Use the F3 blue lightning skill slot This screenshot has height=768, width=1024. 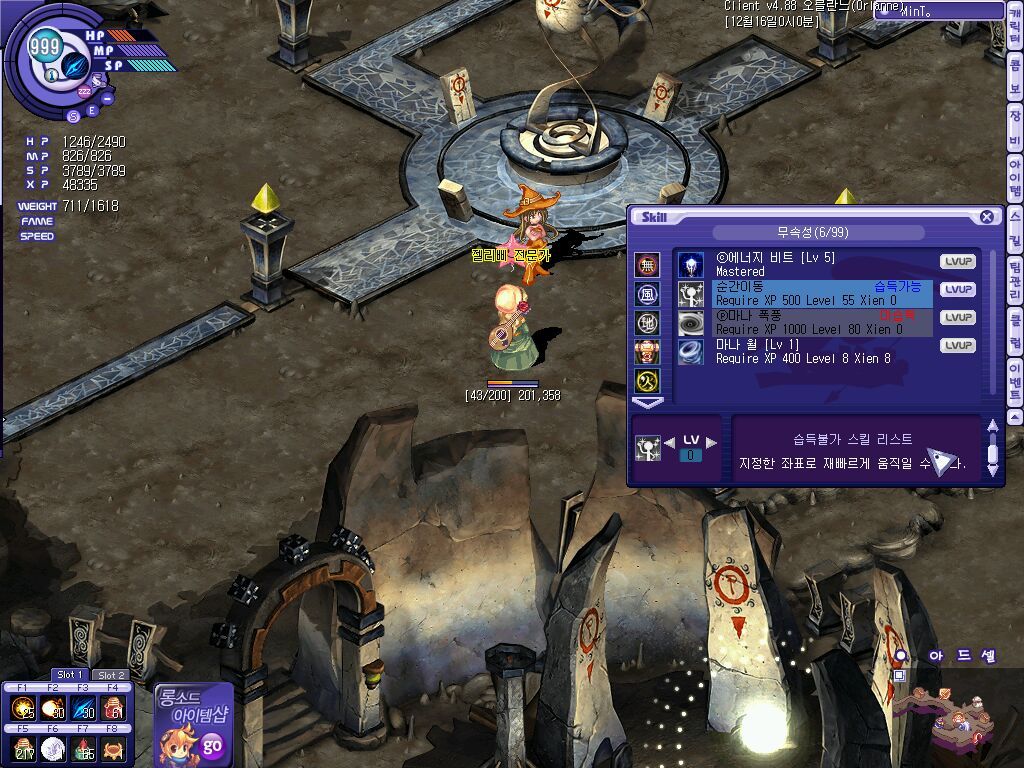click(83, 709)
